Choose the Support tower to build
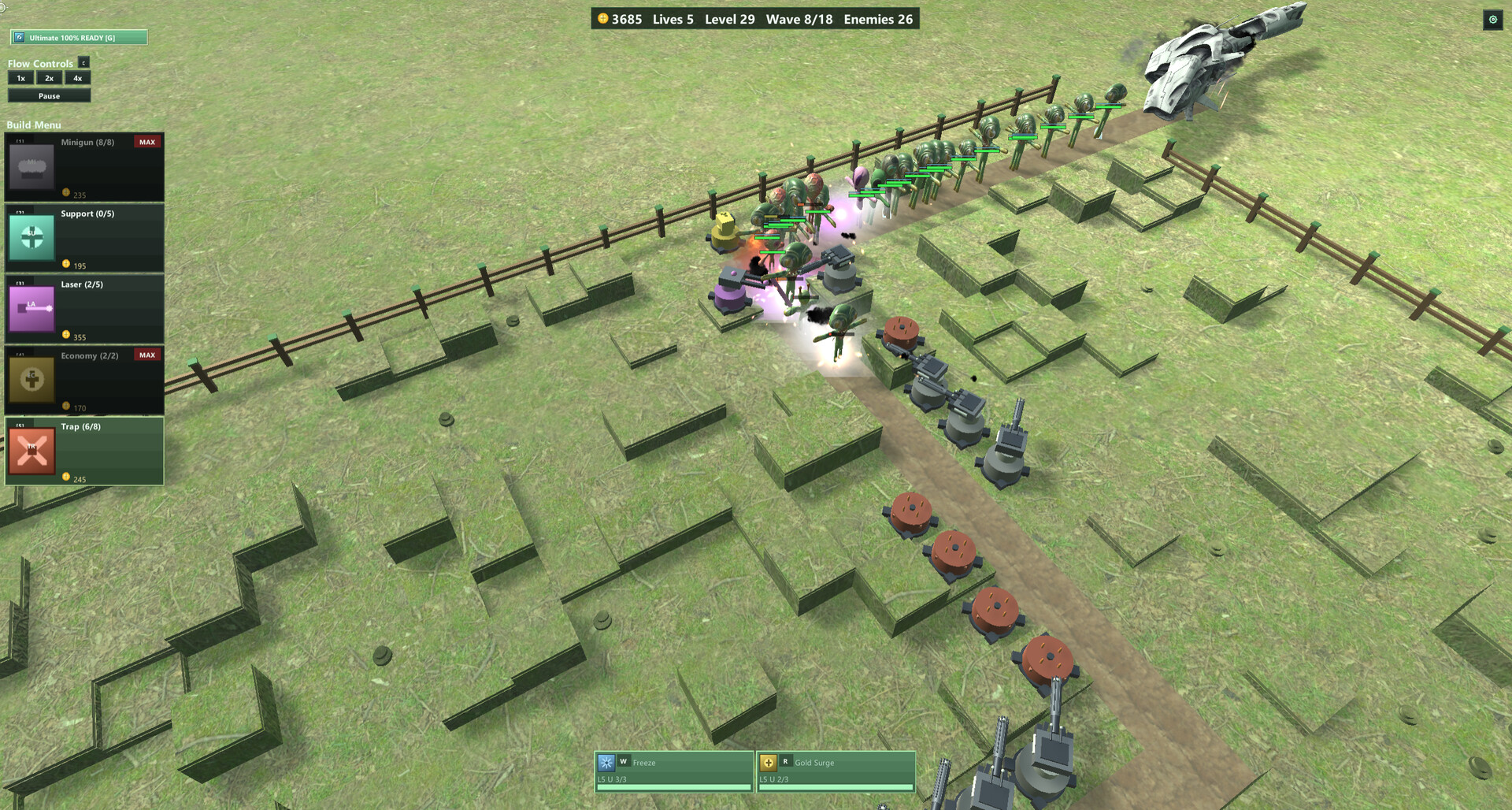Screen dimensions: 1512x810 (x=84, y=238)
